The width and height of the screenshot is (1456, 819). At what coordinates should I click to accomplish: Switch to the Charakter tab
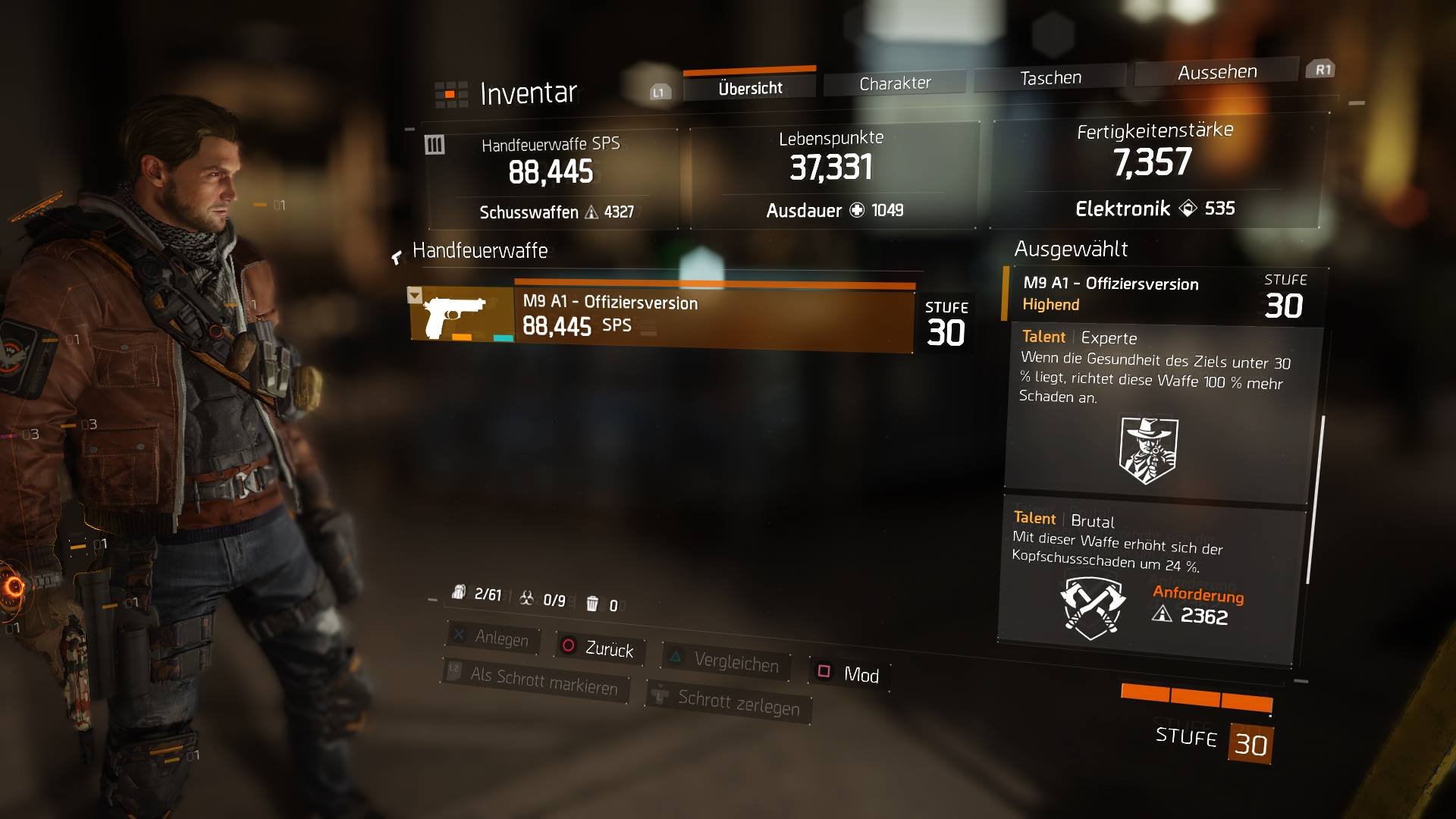894,81
